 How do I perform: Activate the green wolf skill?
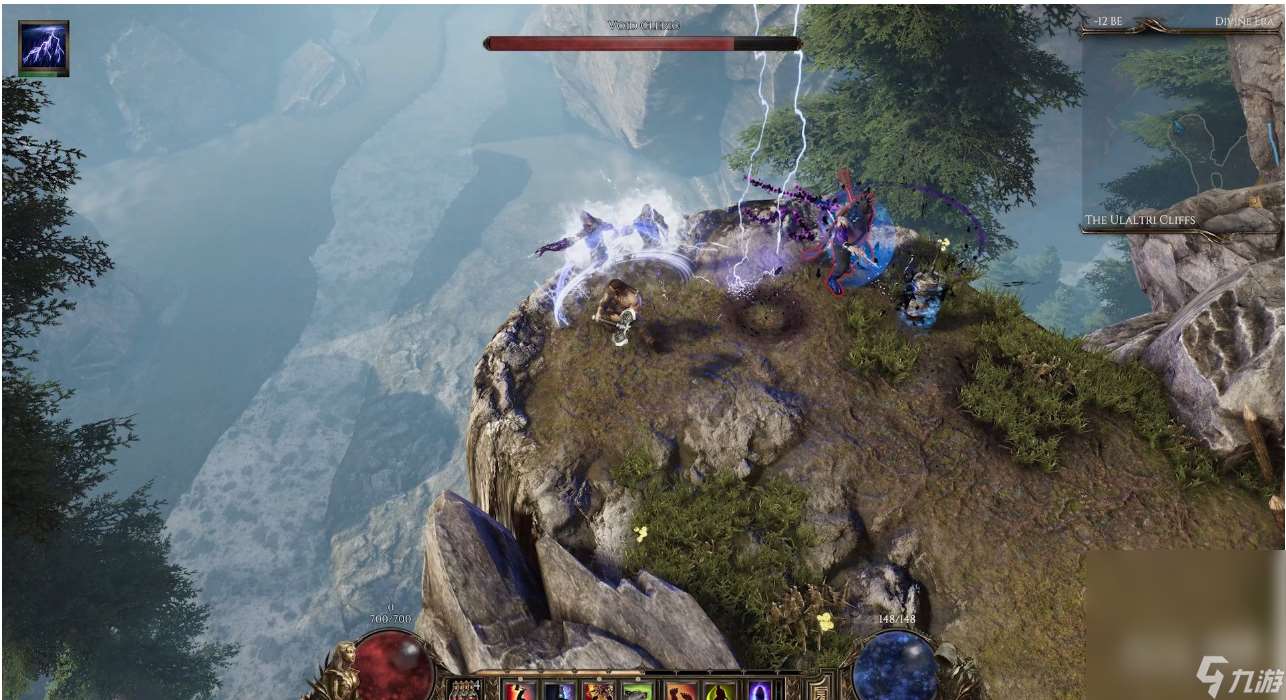(x=636, y=691)
